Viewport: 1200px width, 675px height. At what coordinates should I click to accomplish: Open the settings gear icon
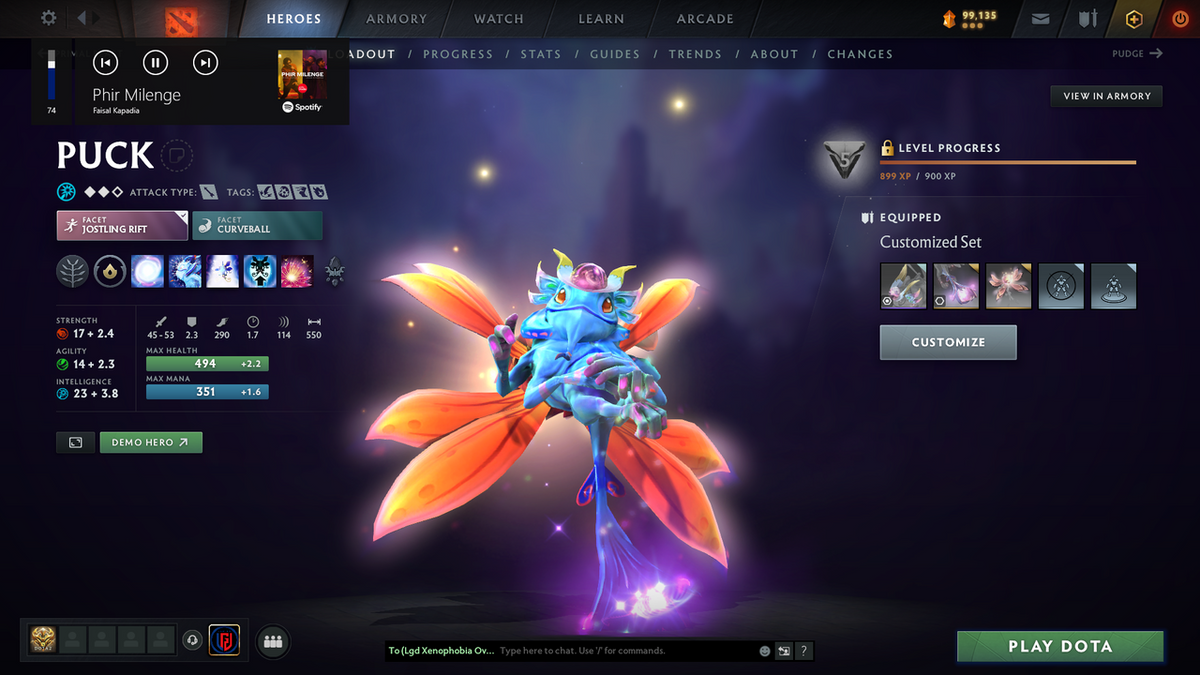point(49,18)
